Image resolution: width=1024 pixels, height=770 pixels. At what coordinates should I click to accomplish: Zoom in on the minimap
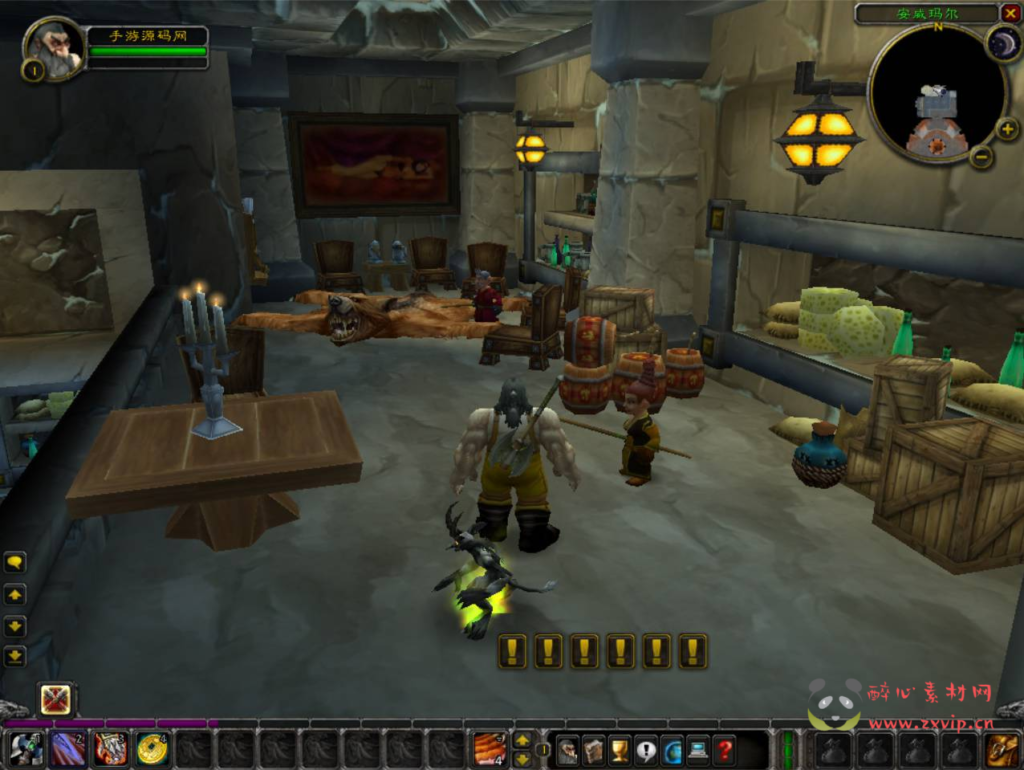[x=1007, y=129]
